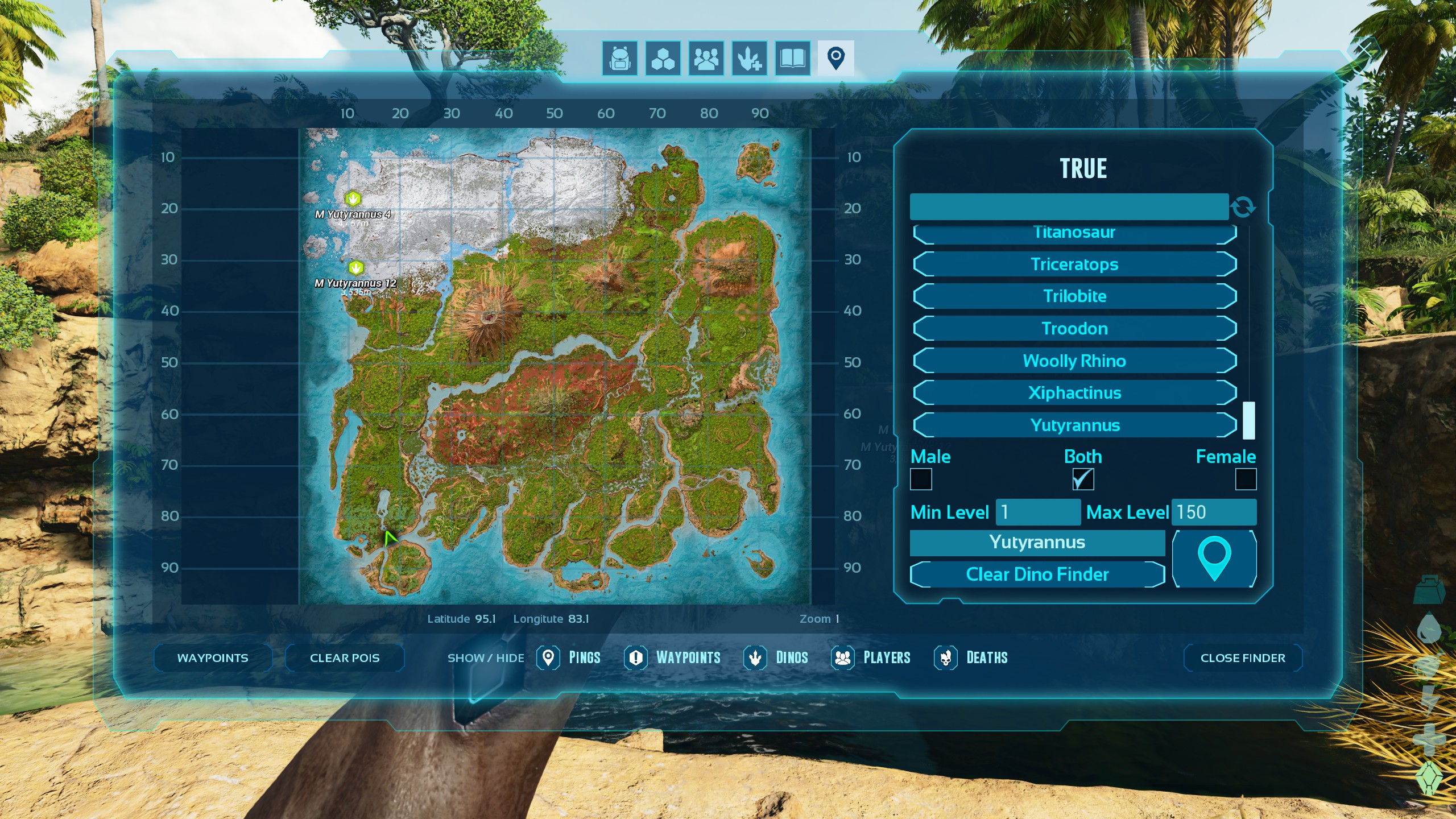Pick Xiphactinus from the finder list

(x=1074, y=393)
